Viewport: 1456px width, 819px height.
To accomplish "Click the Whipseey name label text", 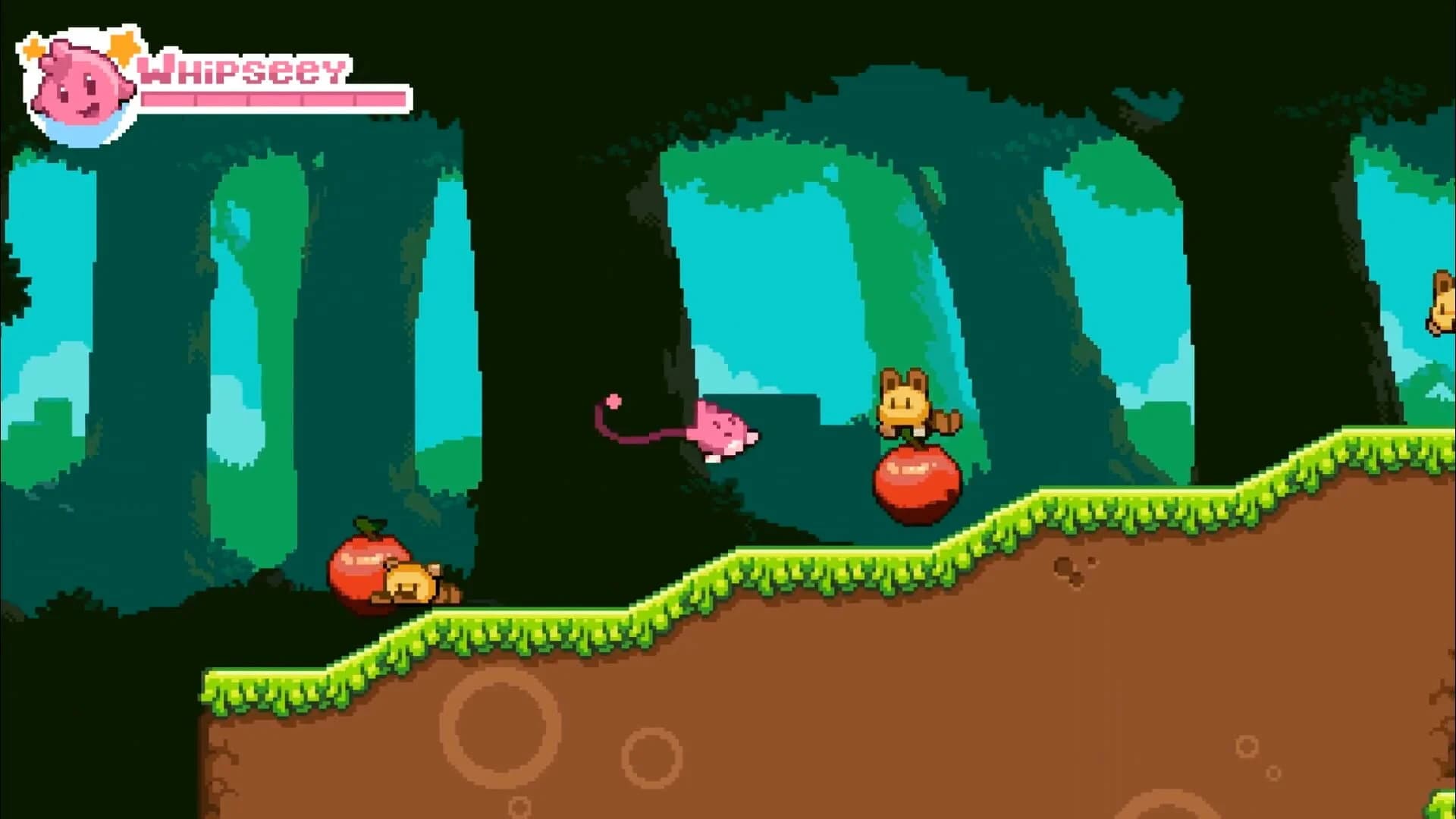I will point(243,71).
